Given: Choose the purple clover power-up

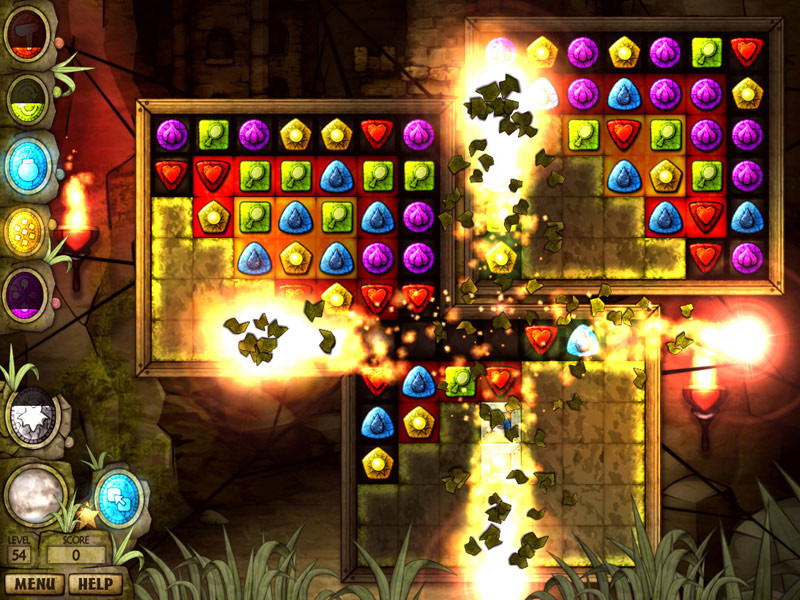Looking at the screenshot, I should click(27, 294).
